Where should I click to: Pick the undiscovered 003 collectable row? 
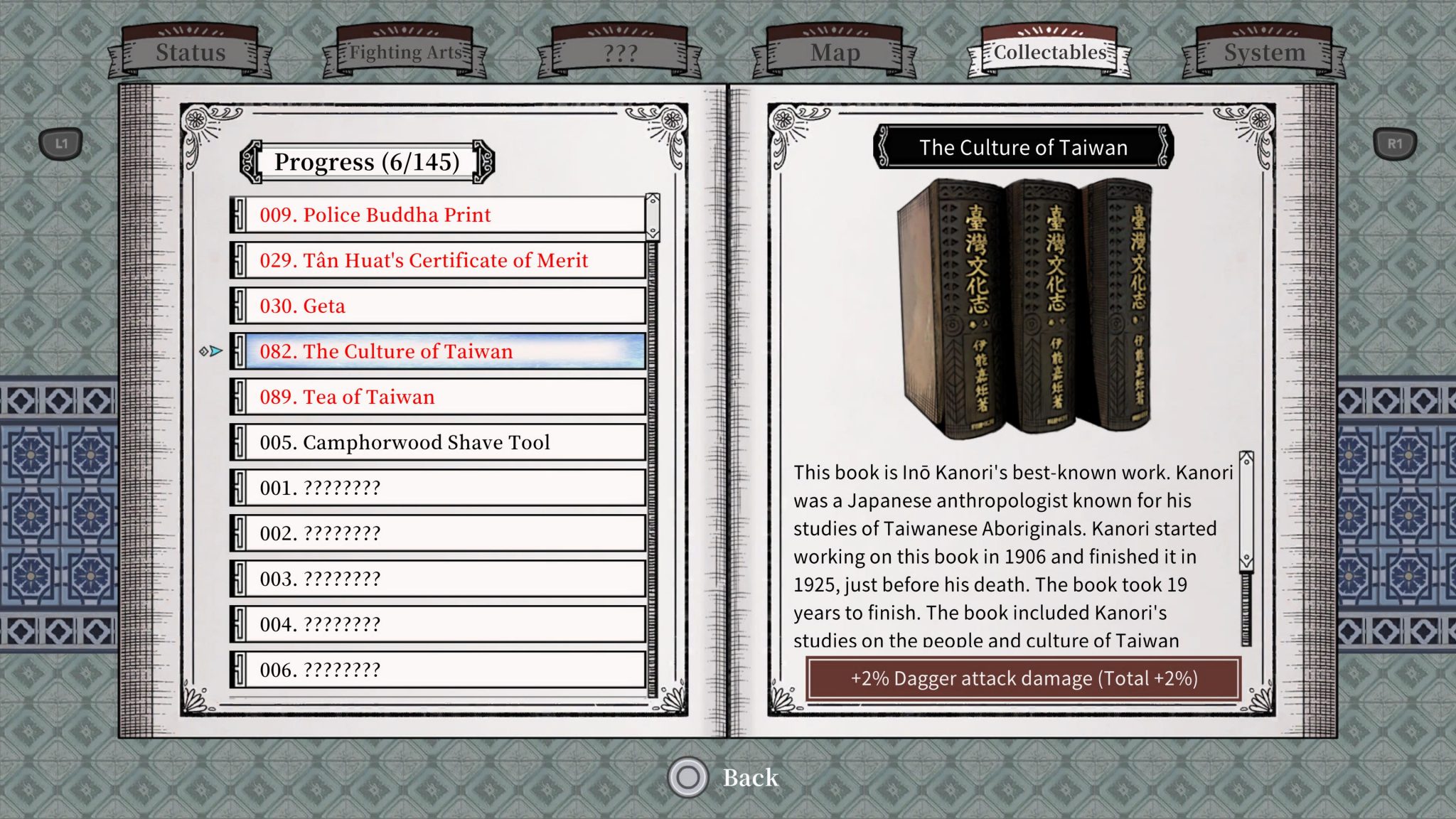tap(438, 579)
